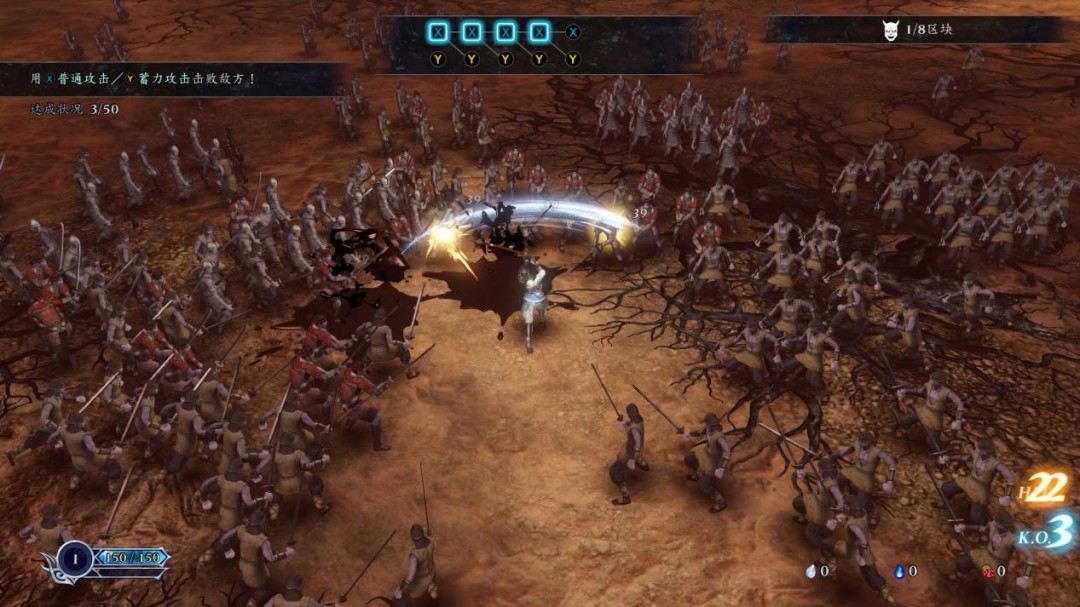The width and height of the screenshot is (1080, 607).
Task: Select the white droplet item icon
Action: pos(810,571)
